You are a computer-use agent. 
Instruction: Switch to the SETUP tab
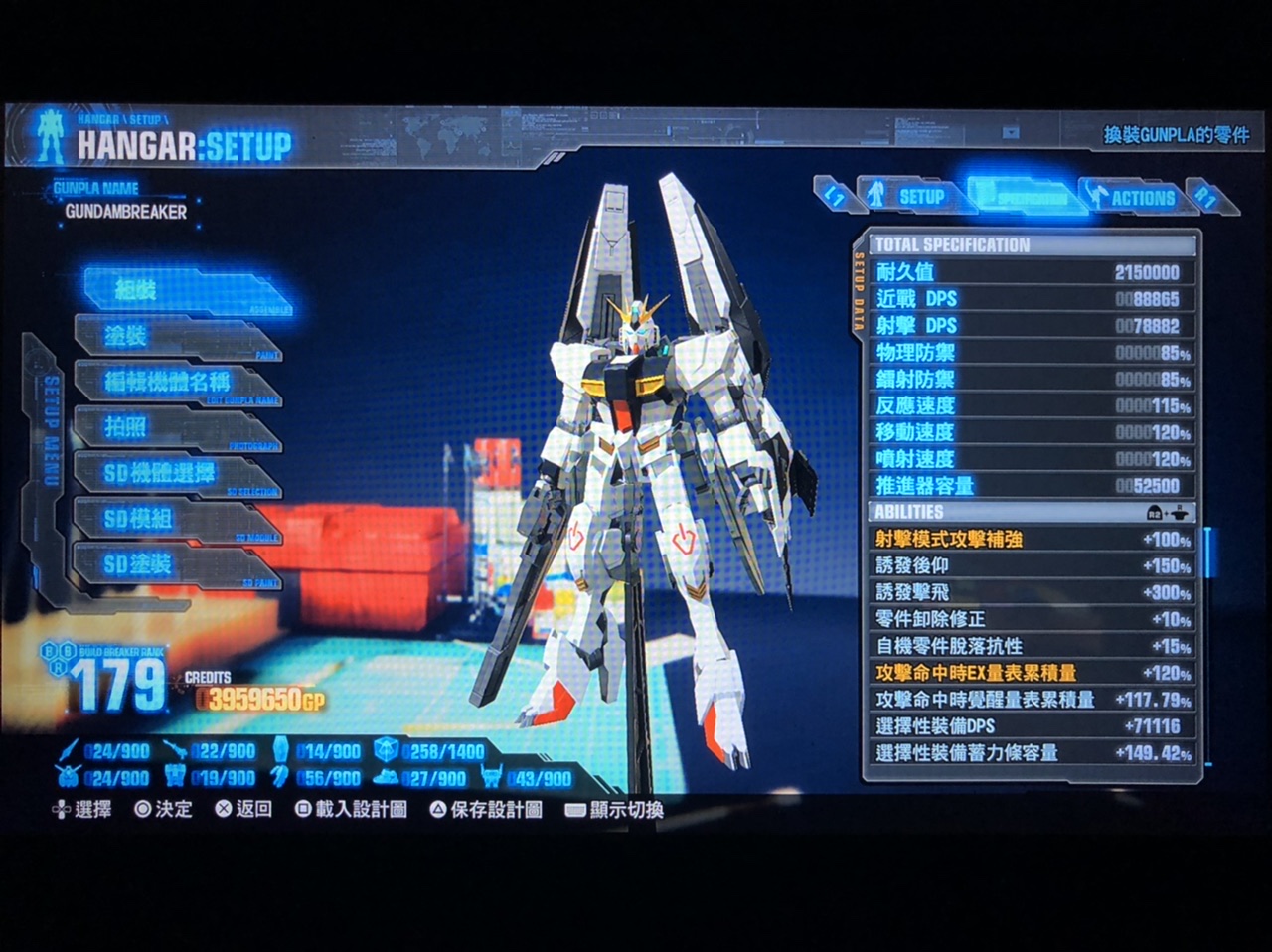[912, 196]
